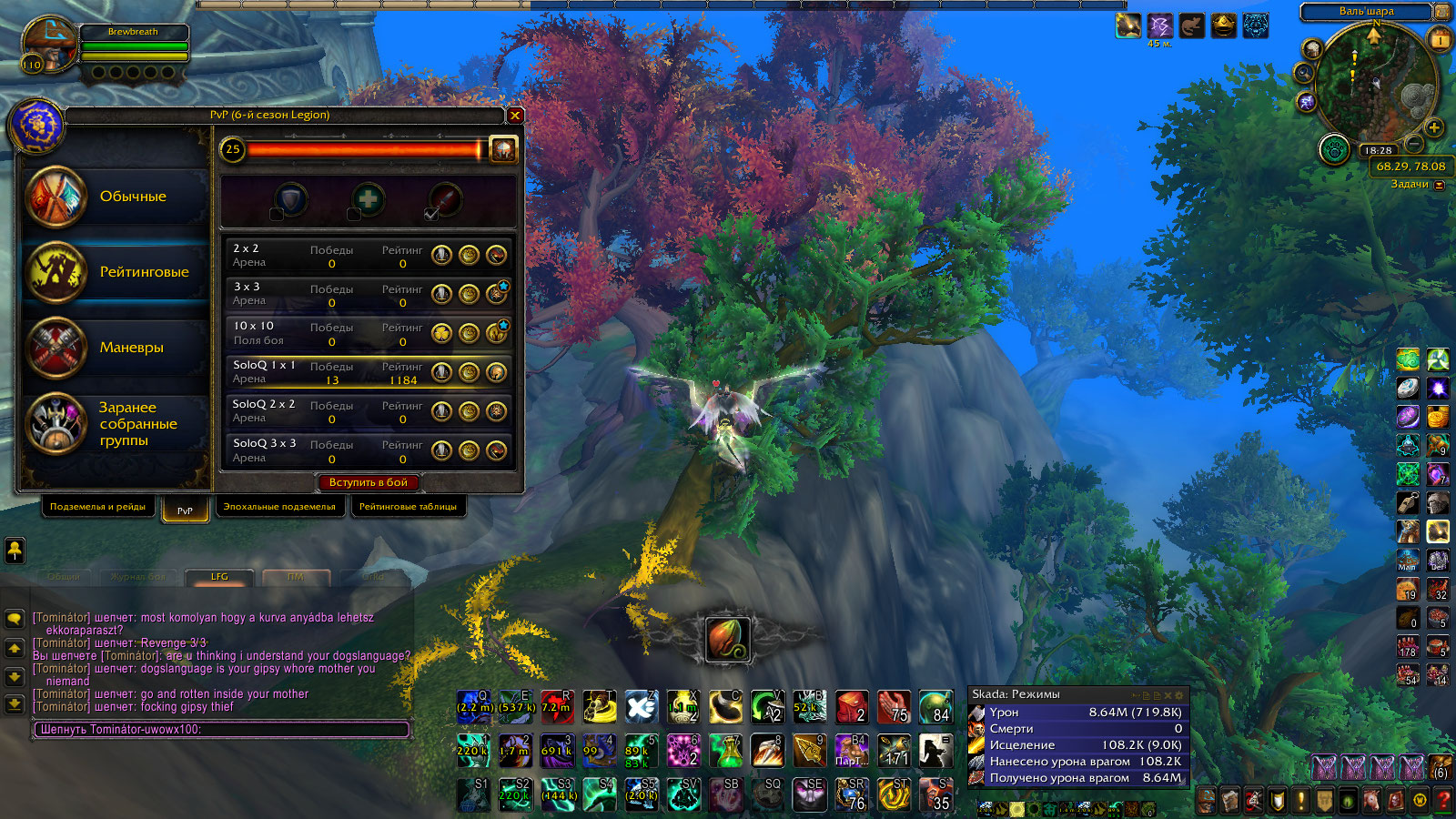
Task: Toggle the damage dealer role checkbox
Action: coord(431,215)
